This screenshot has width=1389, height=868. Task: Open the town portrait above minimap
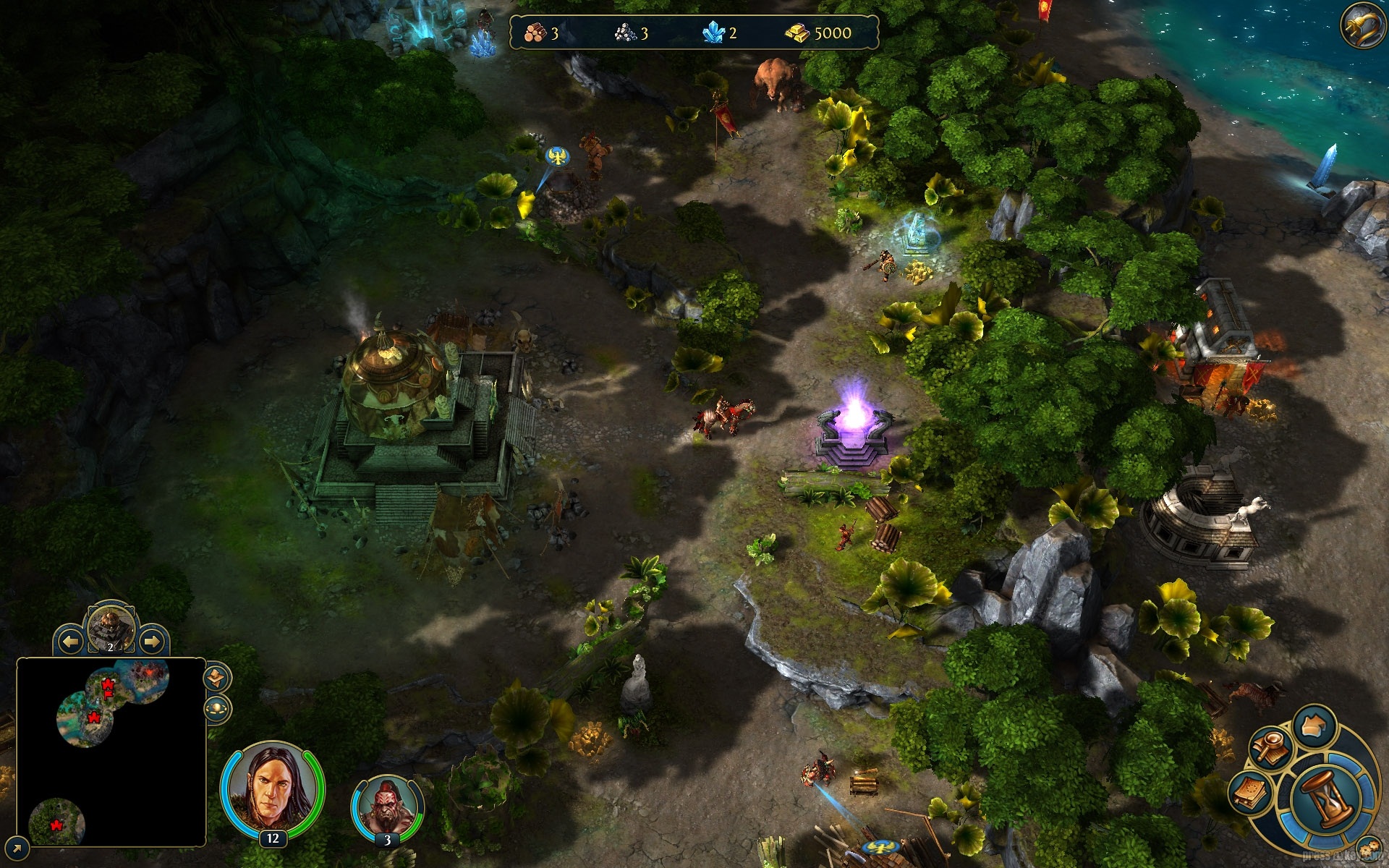(x=111, y=626)
